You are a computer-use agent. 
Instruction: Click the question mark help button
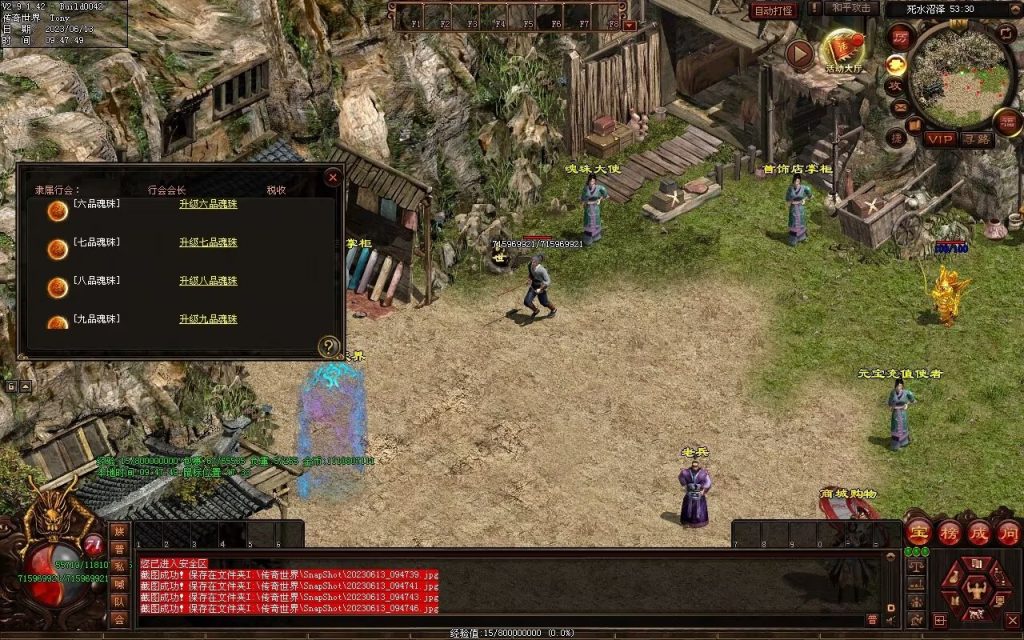[x=328, y=347]
